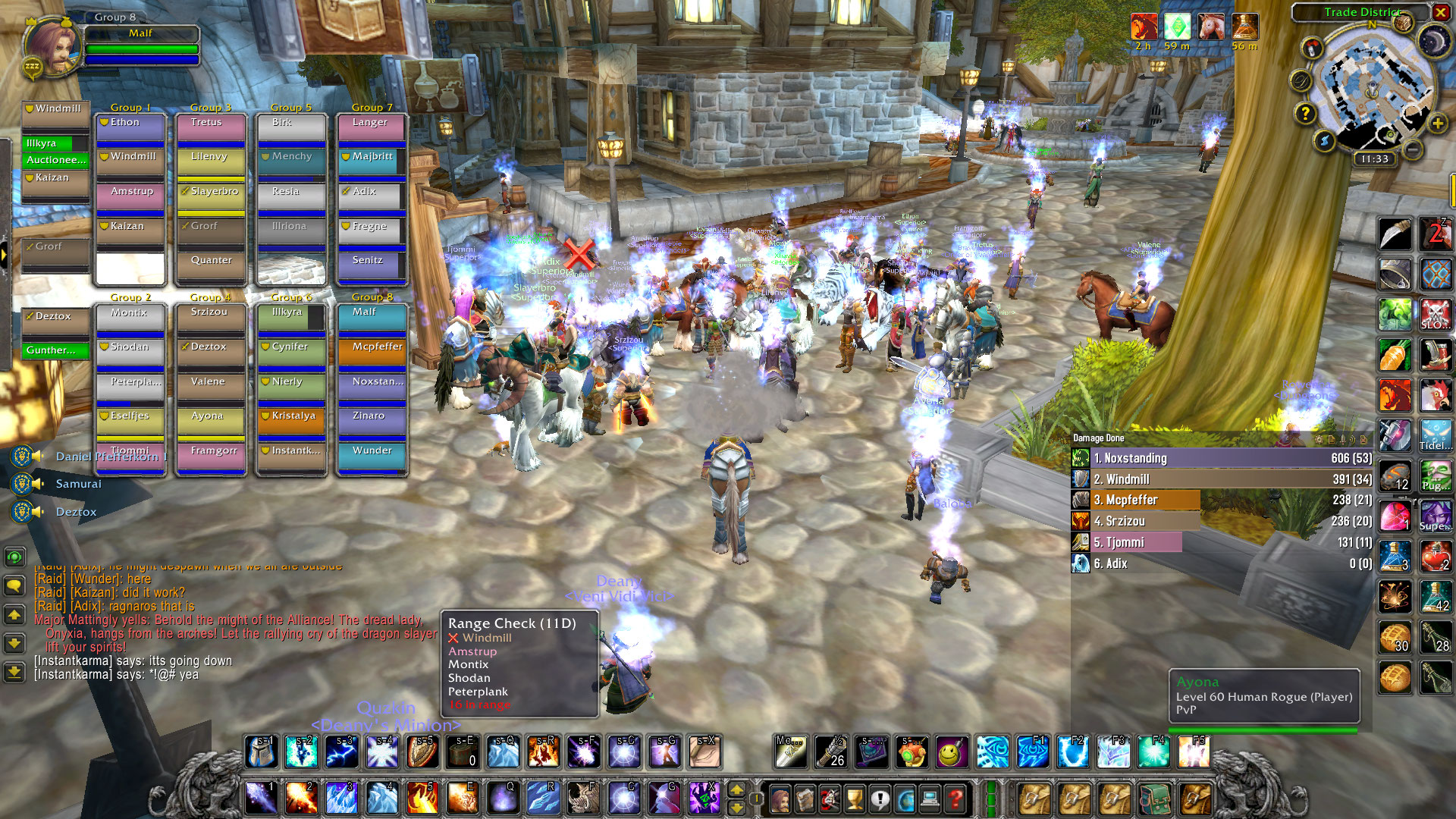The width and height of the screenshot is (1456, 819).
Task: Select Windmill in the Range Check list
Action: click(x=487, y=639)
